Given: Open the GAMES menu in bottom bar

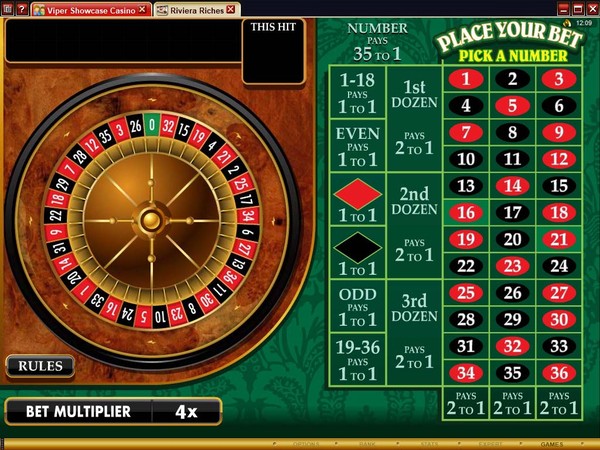Looking at the screenshot, I should coord(552,443).
